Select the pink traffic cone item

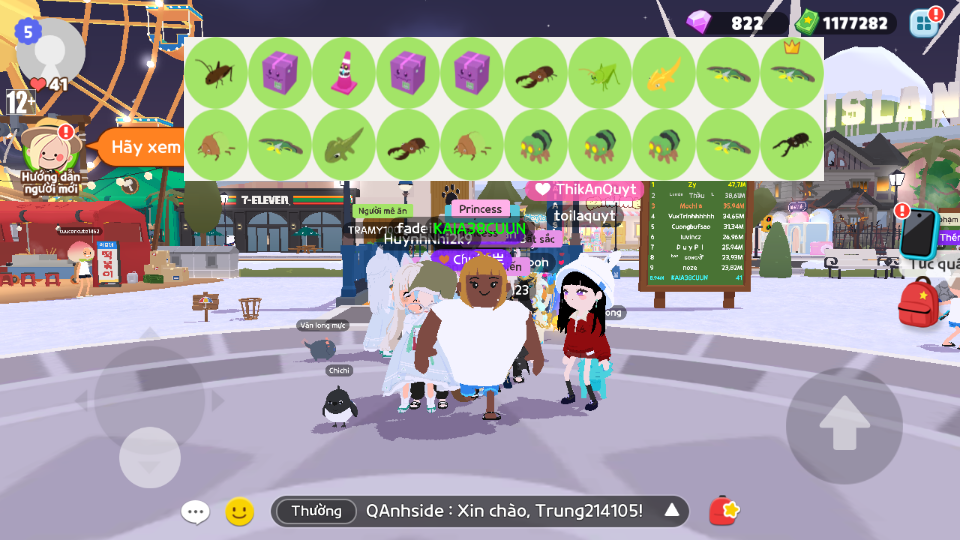(x=343, y=73)
